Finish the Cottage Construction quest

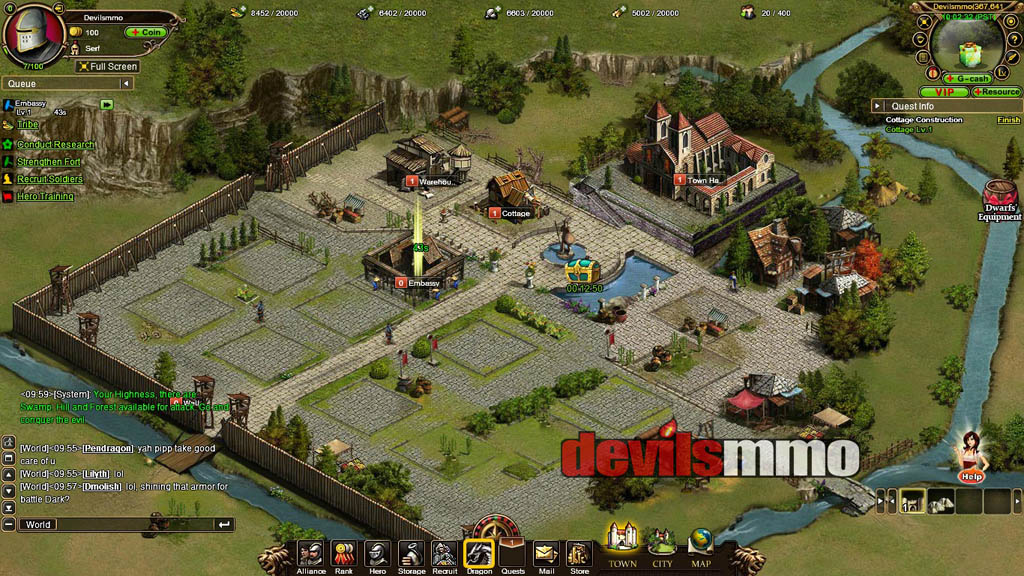[1008, 120]
